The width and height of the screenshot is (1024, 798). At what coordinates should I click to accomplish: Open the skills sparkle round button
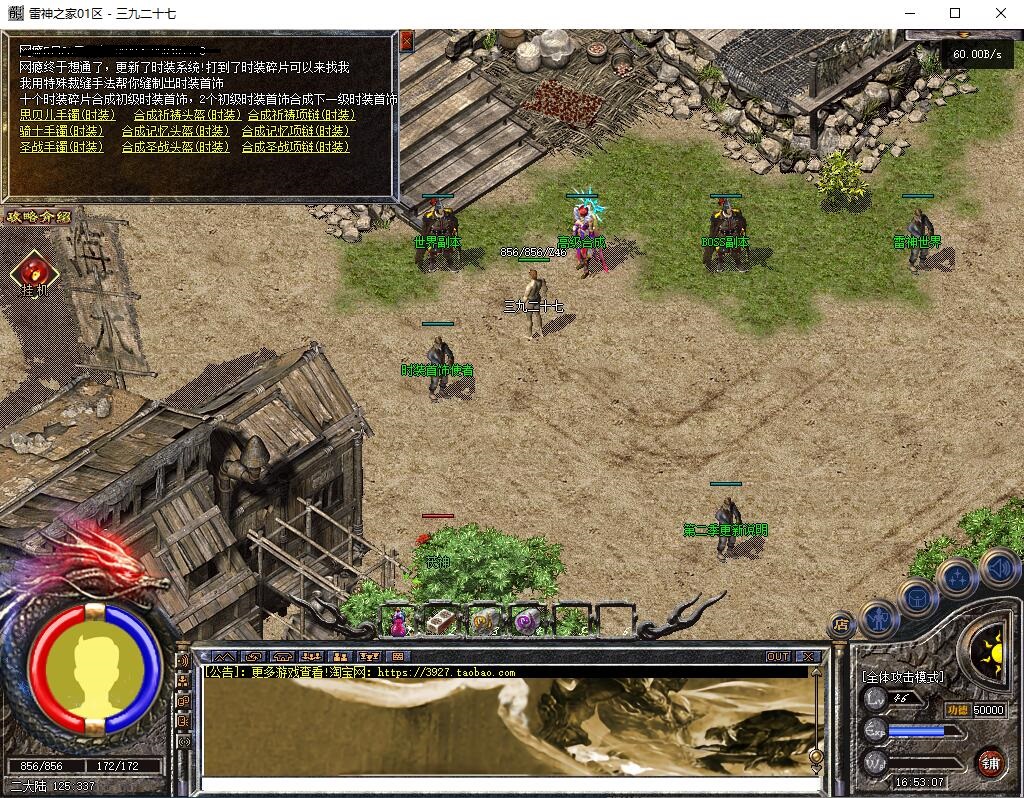[x=956, y=577]
